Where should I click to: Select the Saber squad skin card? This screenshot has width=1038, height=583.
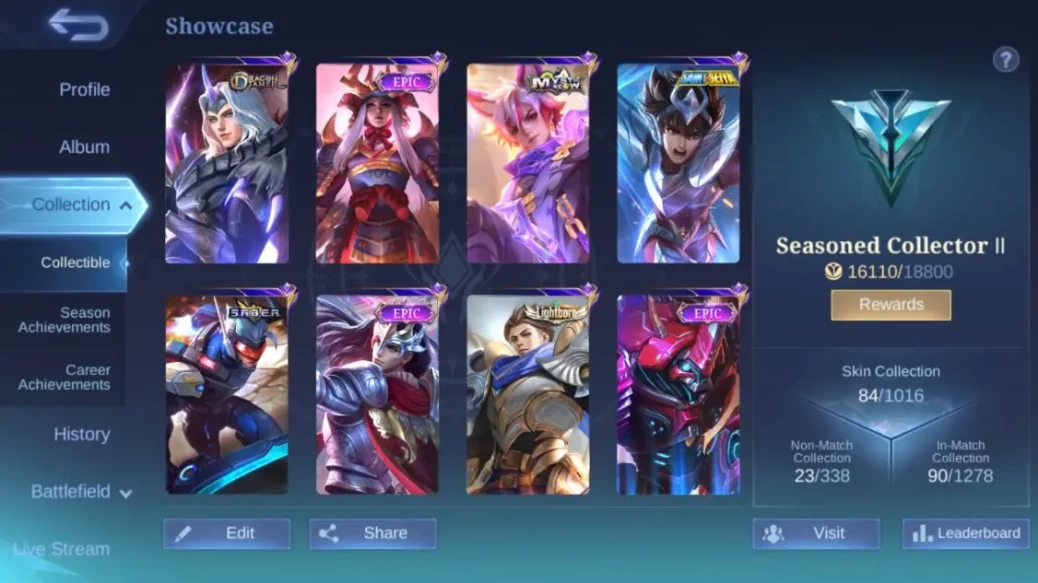(227, 395)
